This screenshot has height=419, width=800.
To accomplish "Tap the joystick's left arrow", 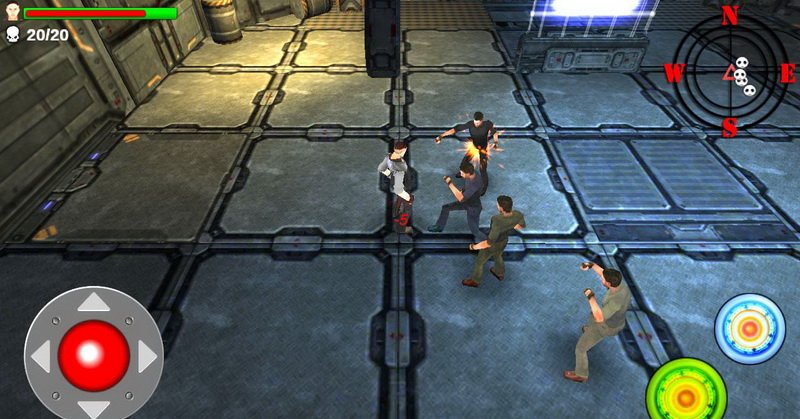I will click(x=41, y=355).
